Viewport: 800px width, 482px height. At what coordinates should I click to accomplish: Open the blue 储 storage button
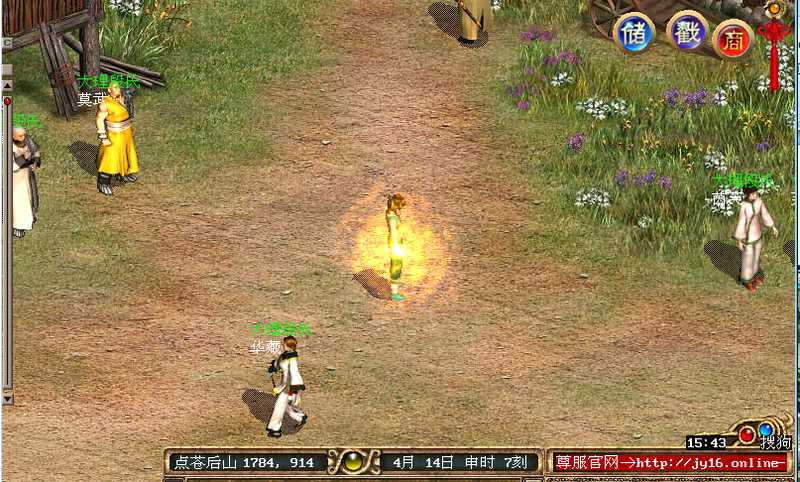tap(633, 34)
